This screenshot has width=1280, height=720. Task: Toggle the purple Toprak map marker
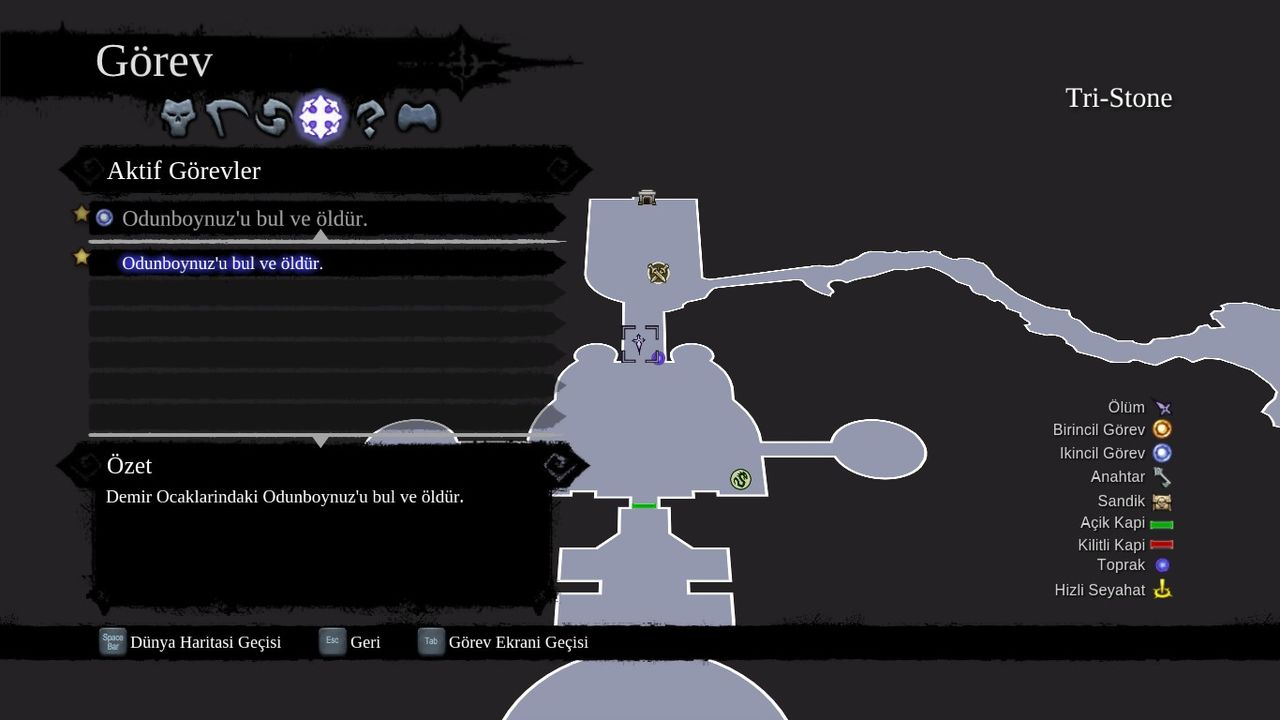coord(1162,565)
